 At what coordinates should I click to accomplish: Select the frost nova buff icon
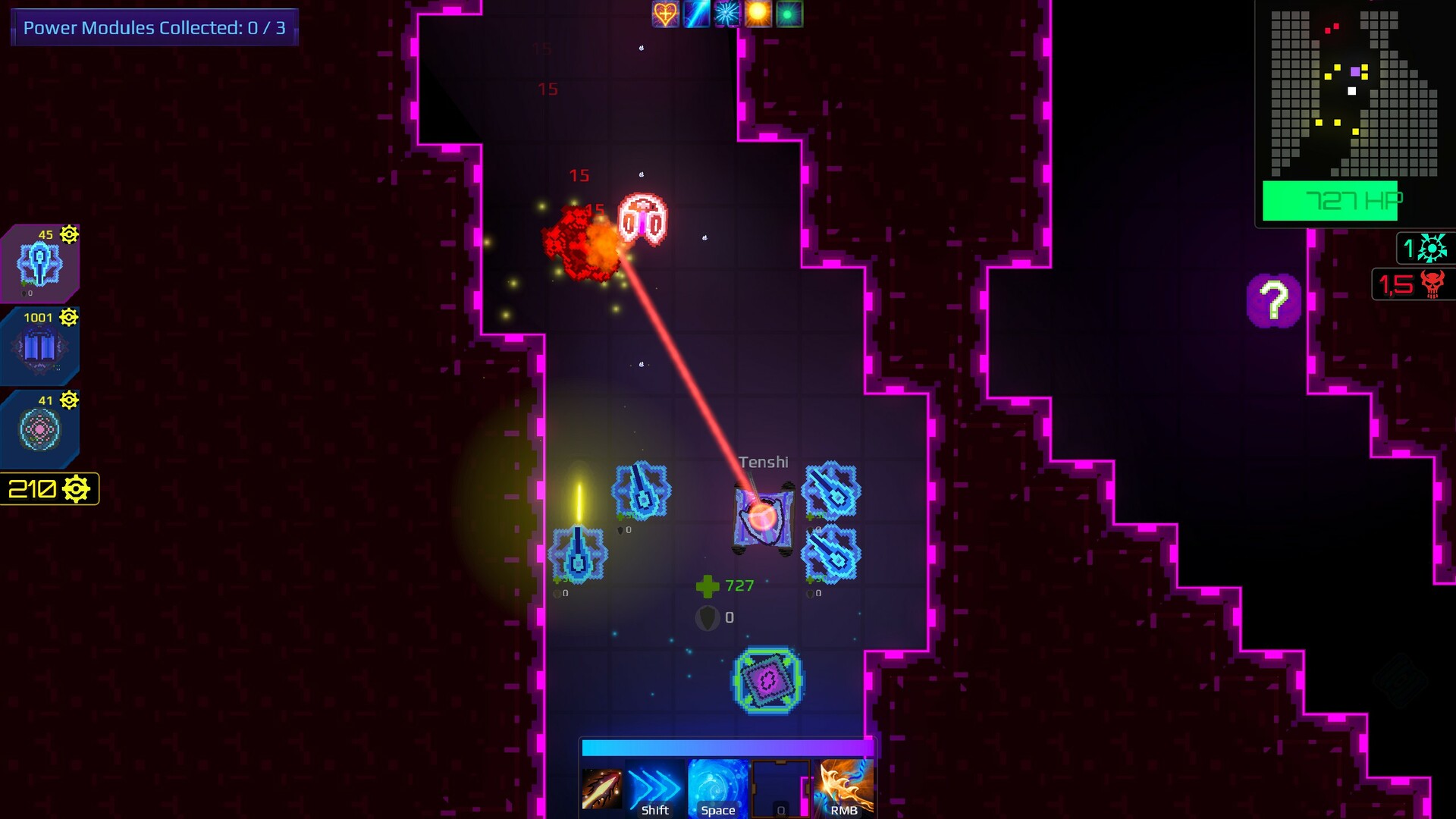point(728,14)
